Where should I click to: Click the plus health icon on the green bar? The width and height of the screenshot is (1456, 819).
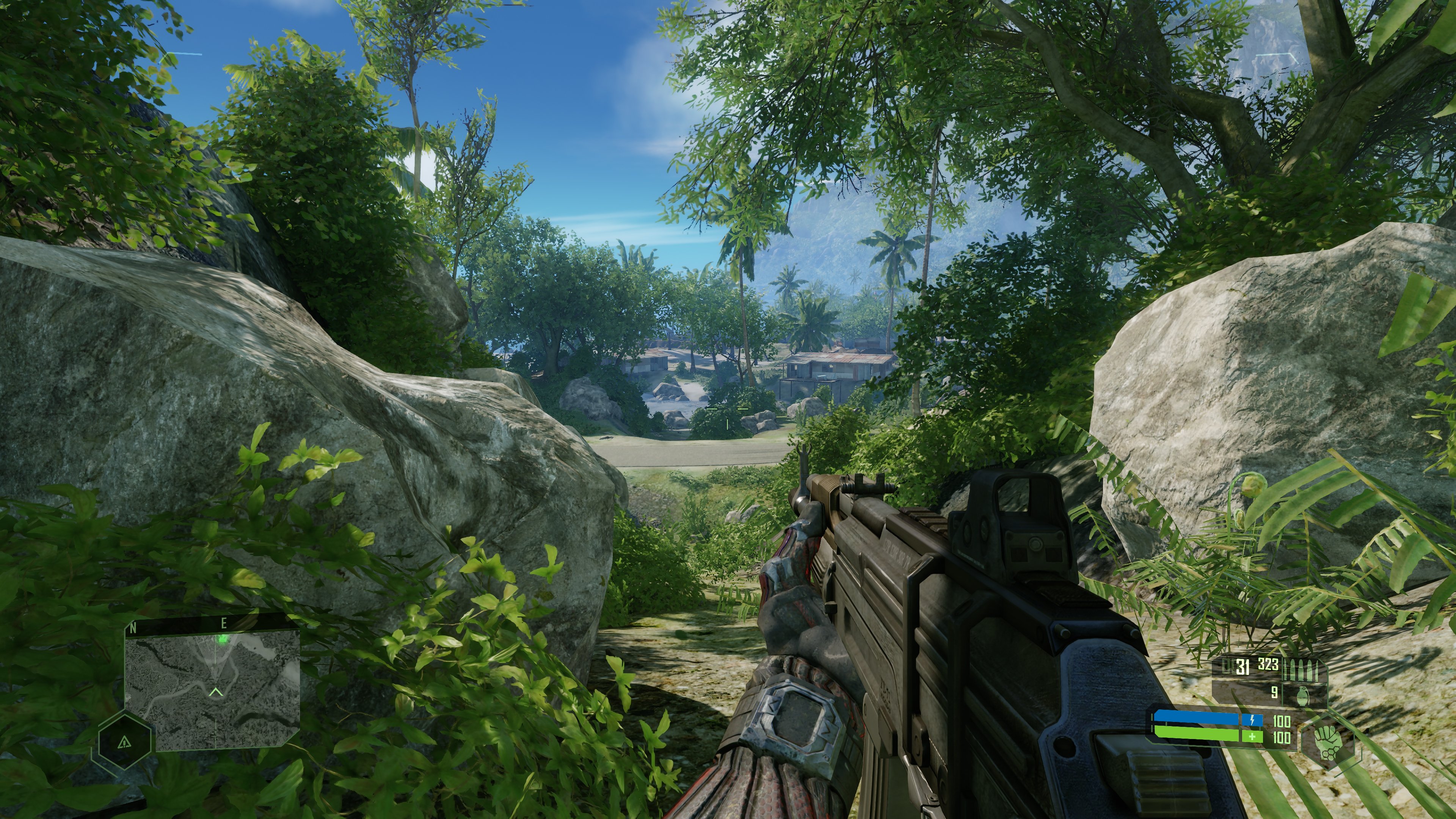pyautogui.click(x=1252, y=739)
